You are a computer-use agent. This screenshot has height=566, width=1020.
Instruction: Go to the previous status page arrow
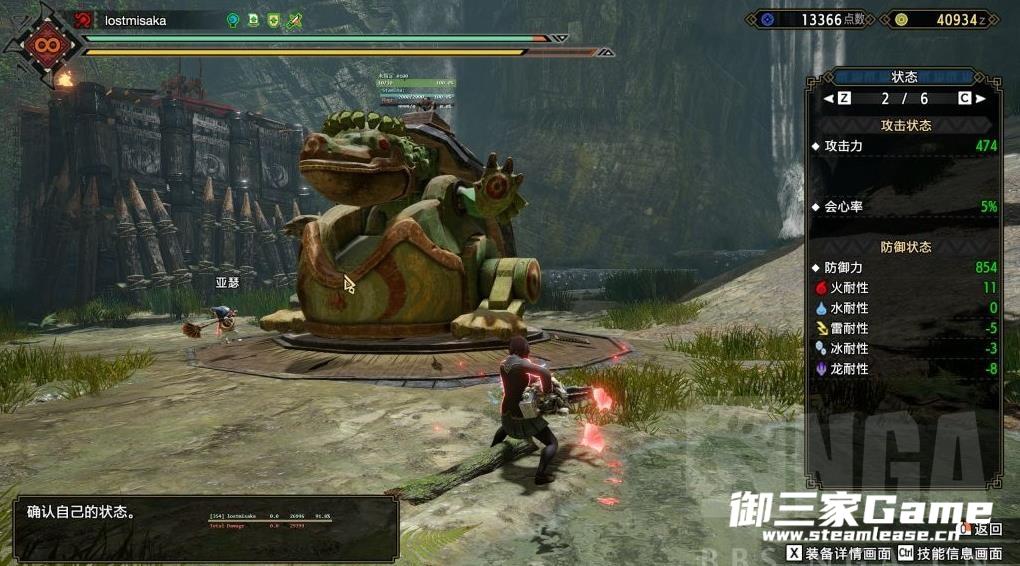[828, 99]
